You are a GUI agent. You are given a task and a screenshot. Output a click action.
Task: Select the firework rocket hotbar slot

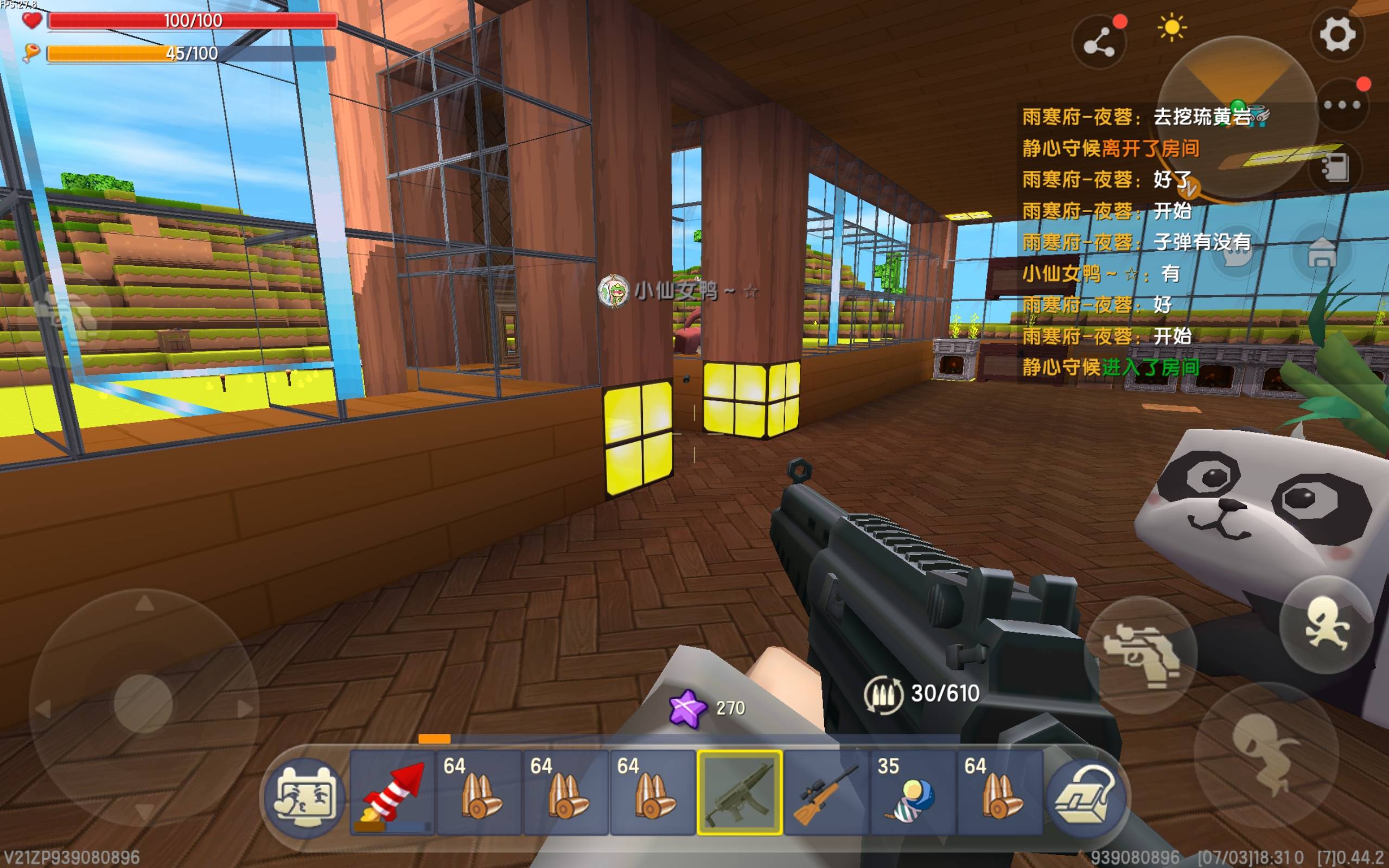pos(393,792)
